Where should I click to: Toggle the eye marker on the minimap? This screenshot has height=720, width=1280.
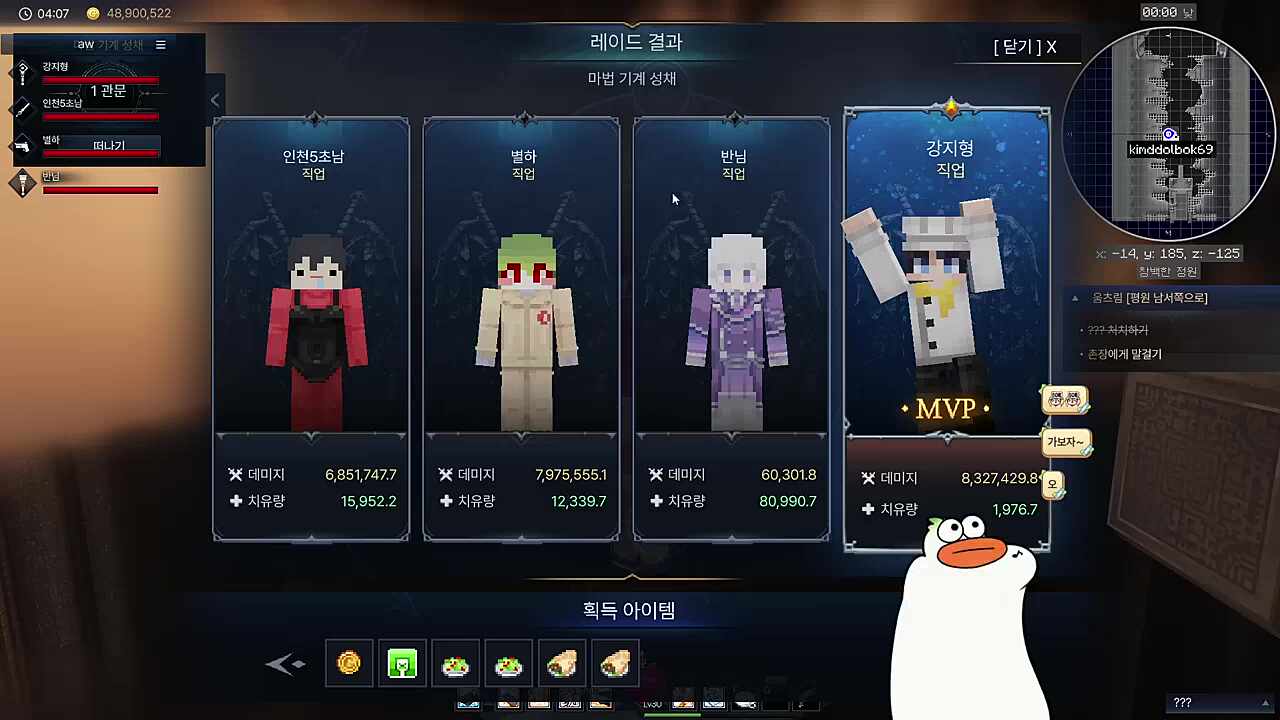pos(1168,134)
